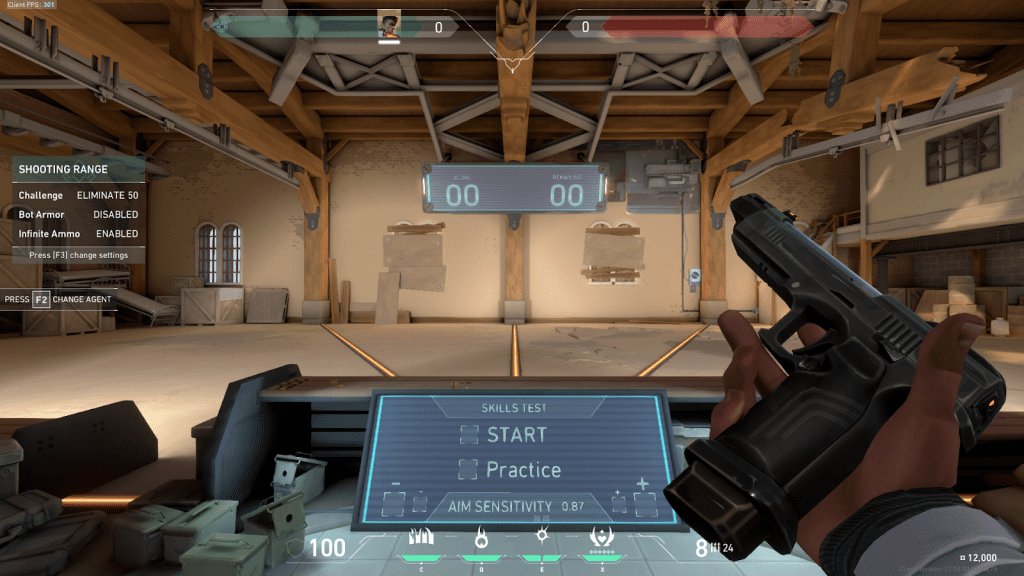Select START on the Skills Test panel
The image size is (1024, 576).
(x=505, y=435)
